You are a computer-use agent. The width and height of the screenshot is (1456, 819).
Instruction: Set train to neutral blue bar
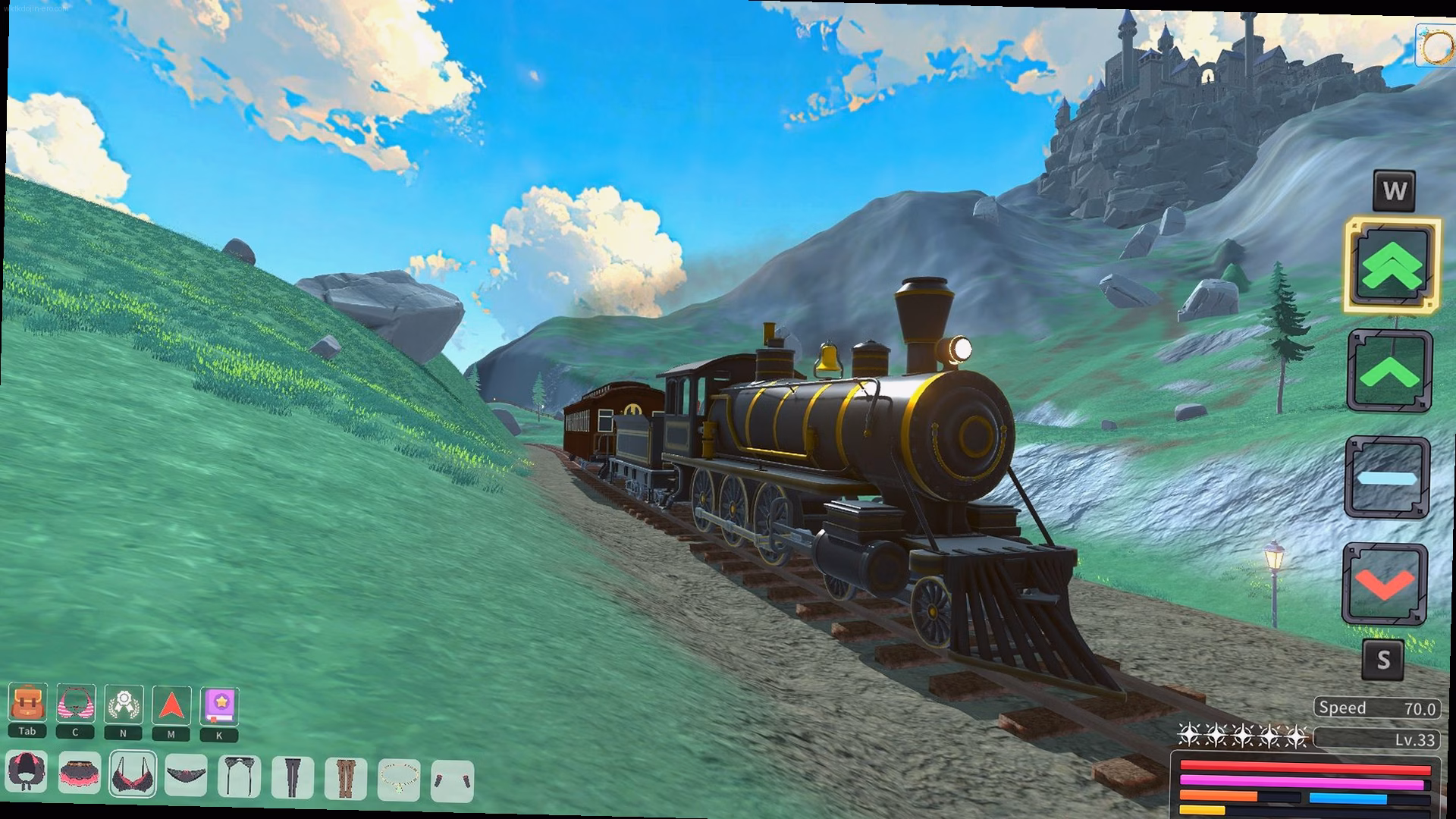pos(1387,479)
